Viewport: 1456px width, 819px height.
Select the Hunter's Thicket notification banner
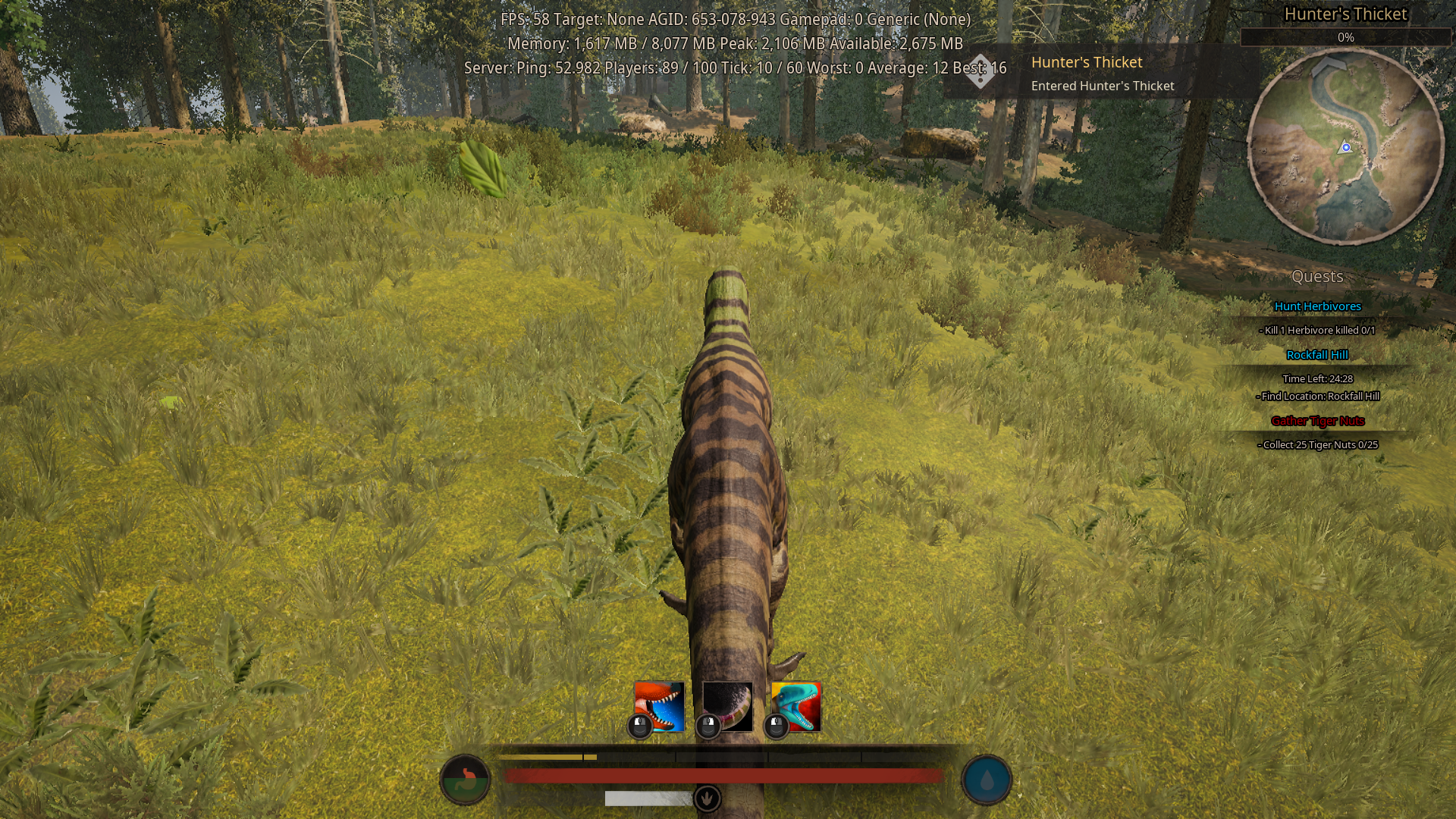[x=1102, y=74]
